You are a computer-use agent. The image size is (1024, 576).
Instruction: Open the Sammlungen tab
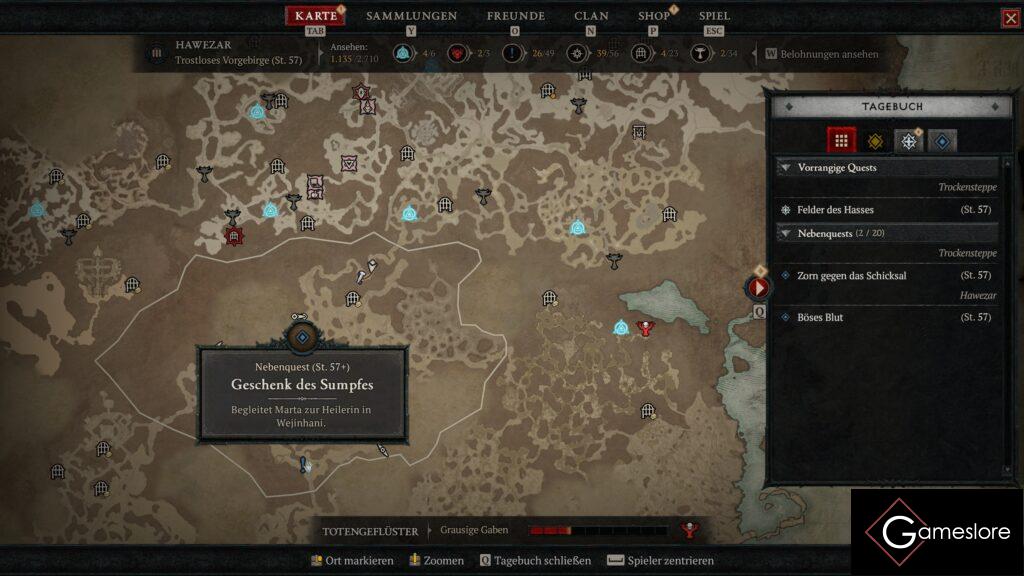411,16
